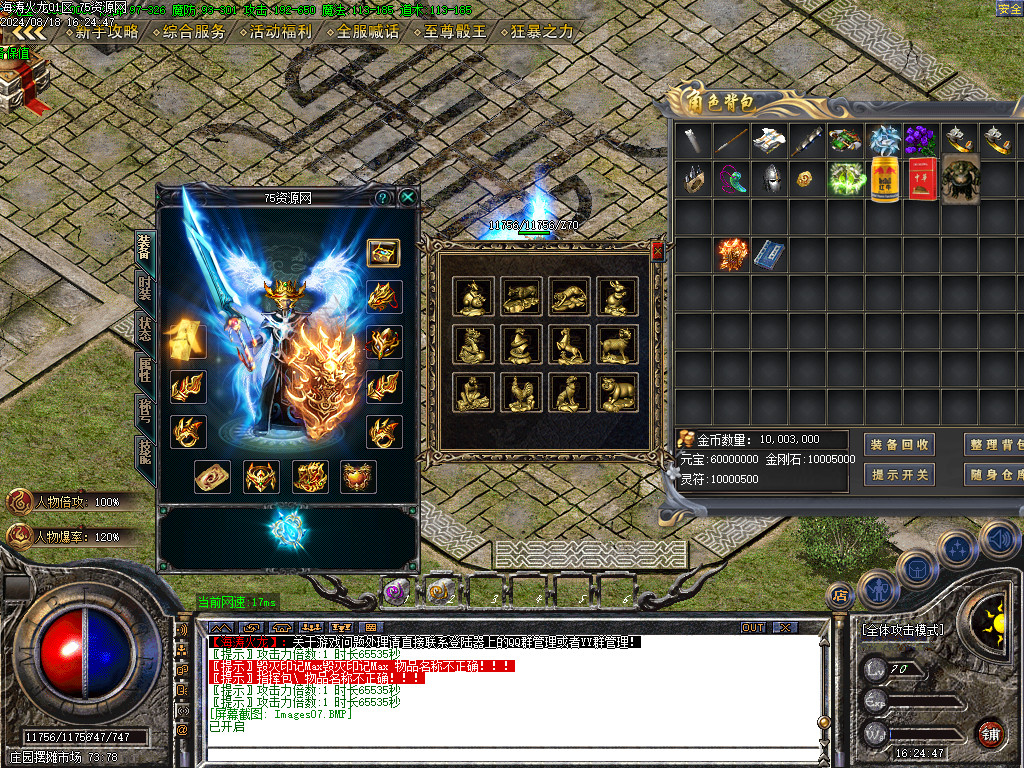Select the blue skill book item
Image resolution: width=1024 pixels, height=768 pixels.
(x=769, y=254)
